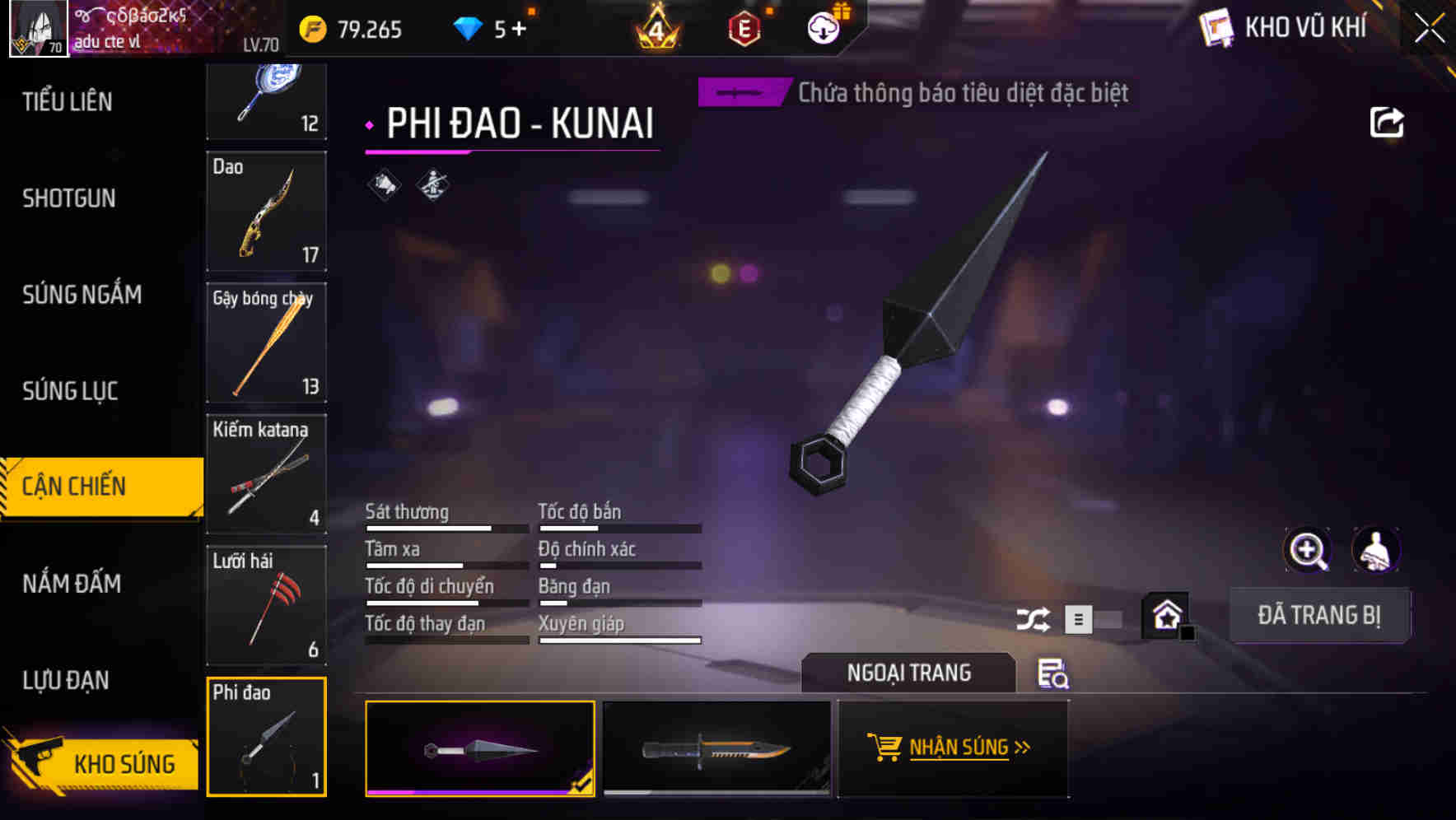Open the character pose preview icon
Viewport: 1456px width, 820px height.
point(1374,550)
